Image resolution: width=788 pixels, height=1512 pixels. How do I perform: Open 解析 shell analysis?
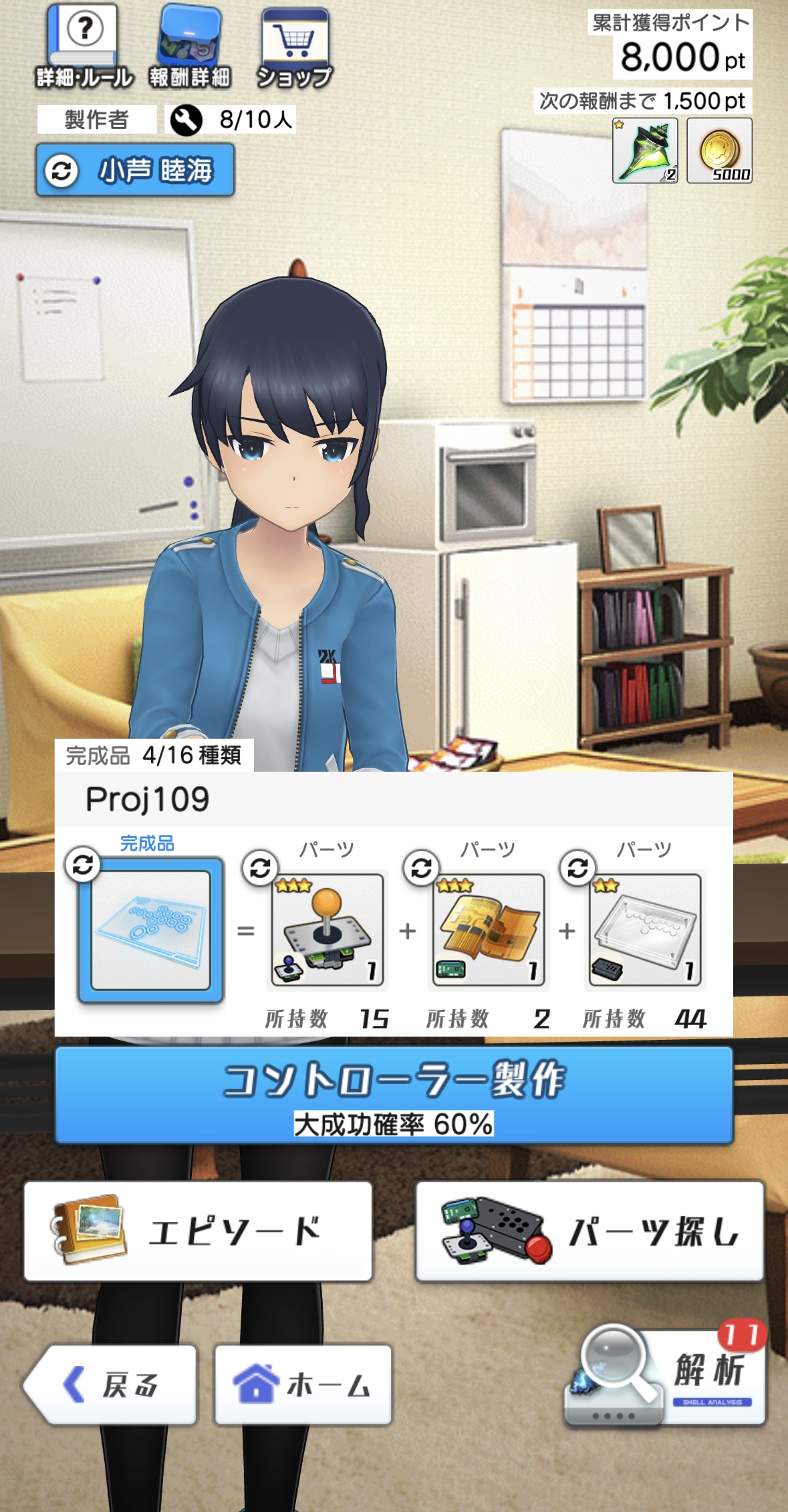click(x=665, y=1376)
